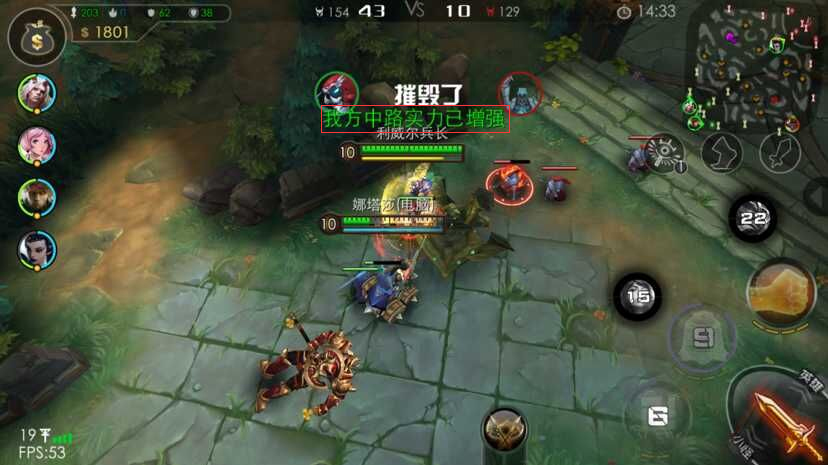828x465 pixels.
Task: Use the eye-shaped ward item
Action: click(664, 153)
